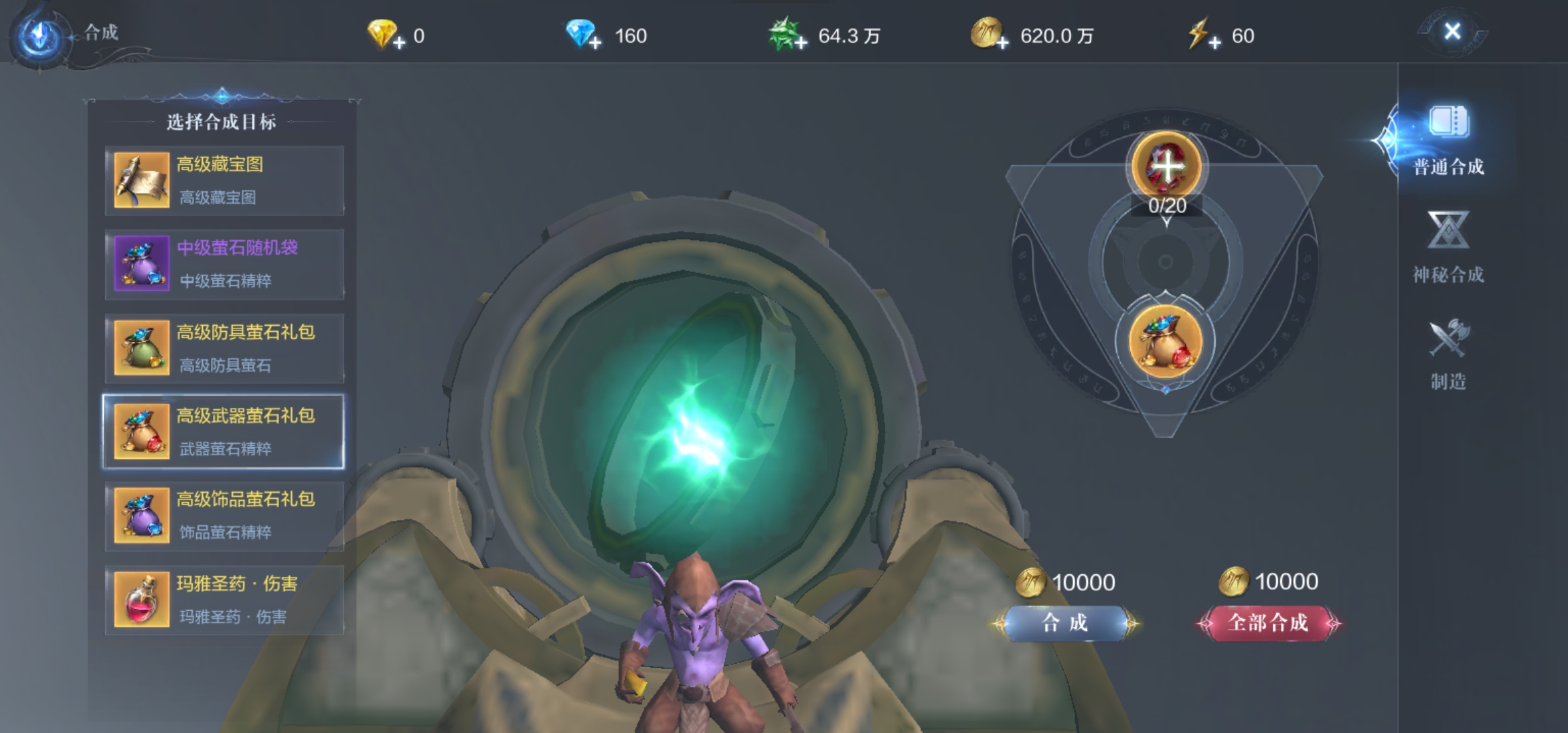Switch to 普通合成 tab

pyautogui.click(x=1448, y=141)
